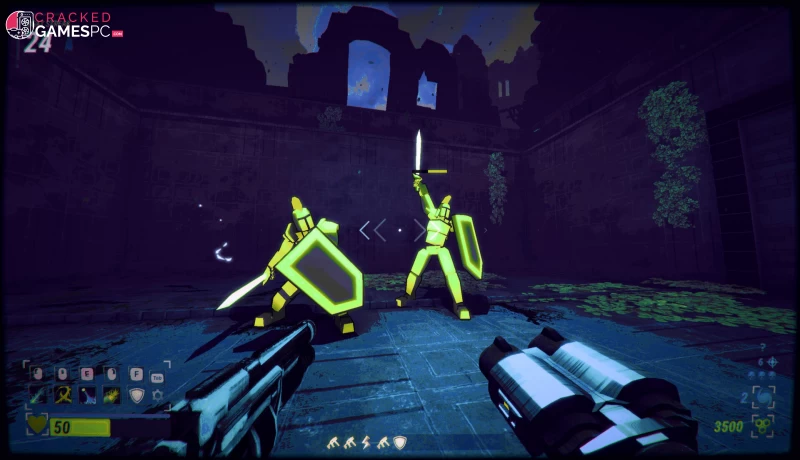Click the green triple-coin currency icon
Screen dimensions: 800x460
(763, 426)
